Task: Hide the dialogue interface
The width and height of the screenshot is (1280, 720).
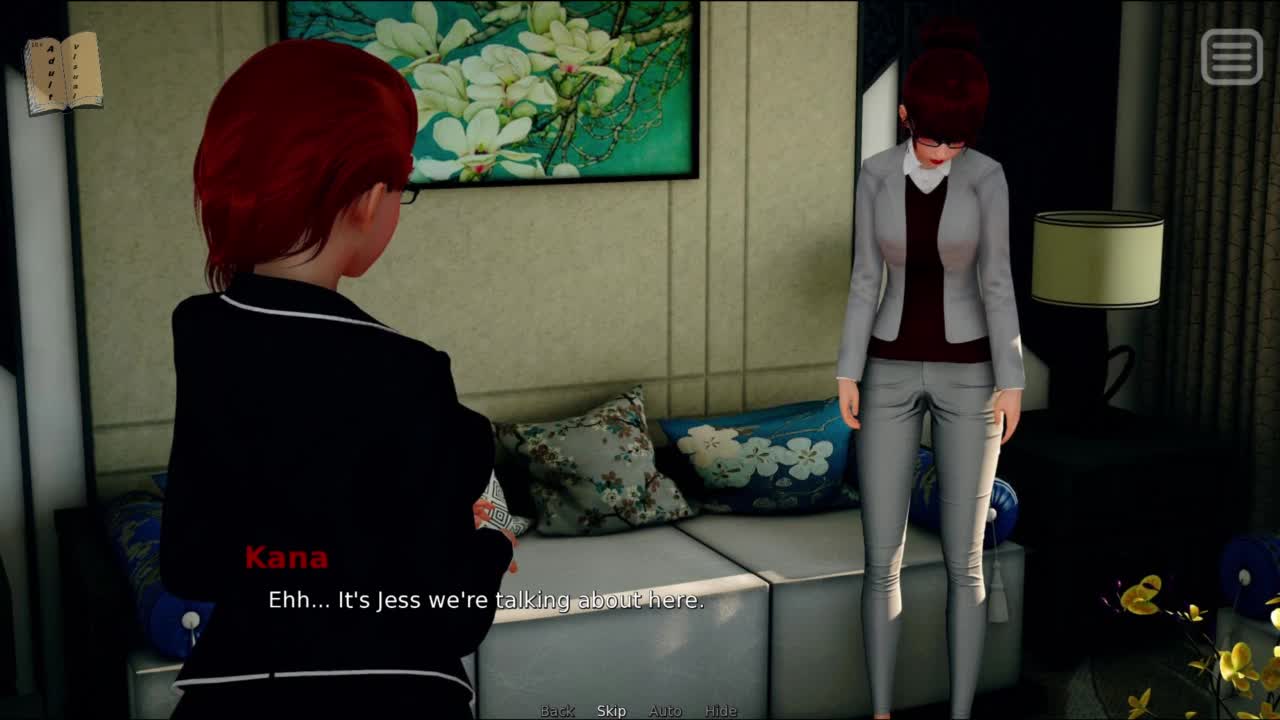Action: pos(720,711)
